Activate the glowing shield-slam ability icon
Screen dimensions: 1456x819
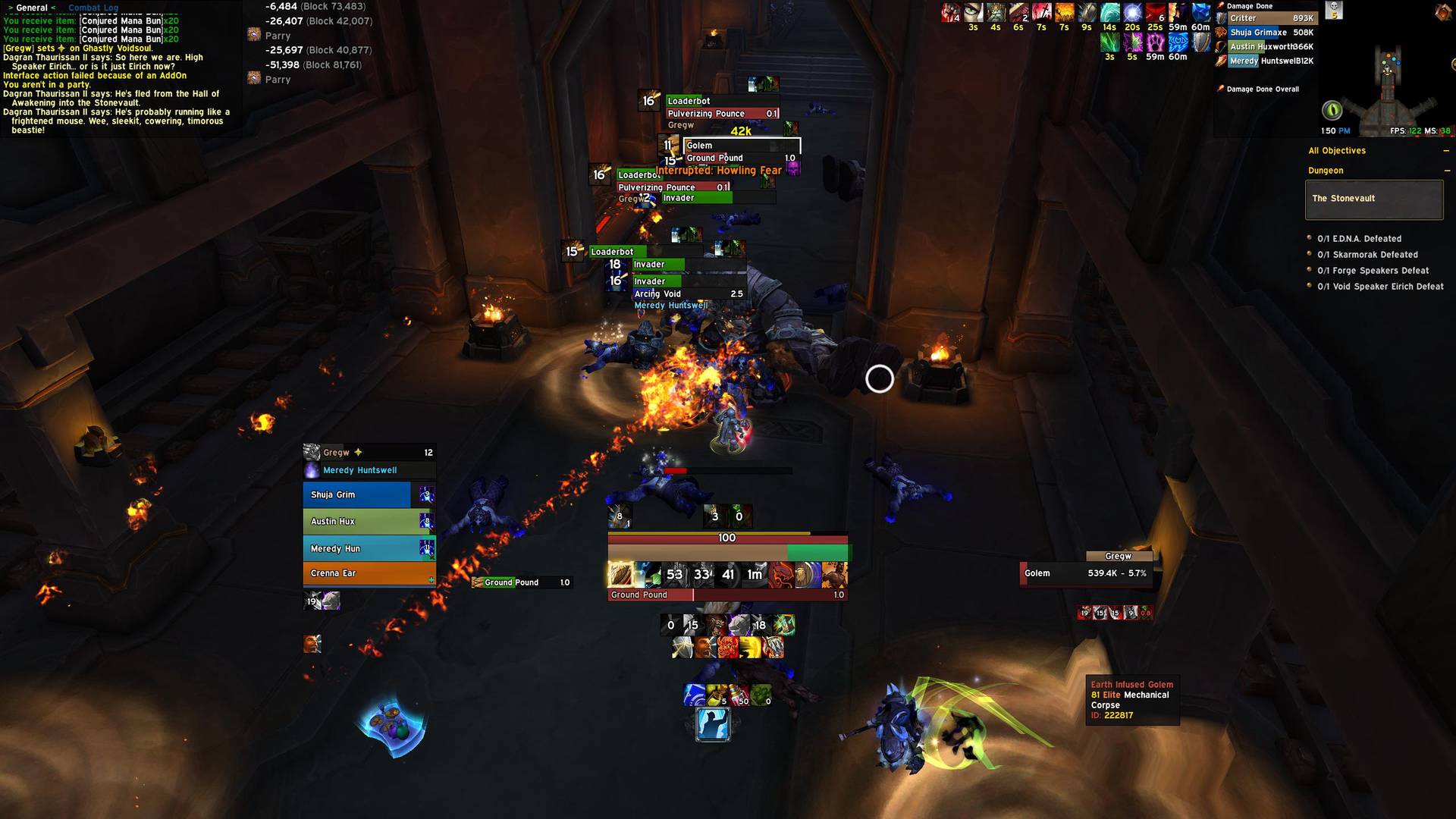(x=621, y=575)
